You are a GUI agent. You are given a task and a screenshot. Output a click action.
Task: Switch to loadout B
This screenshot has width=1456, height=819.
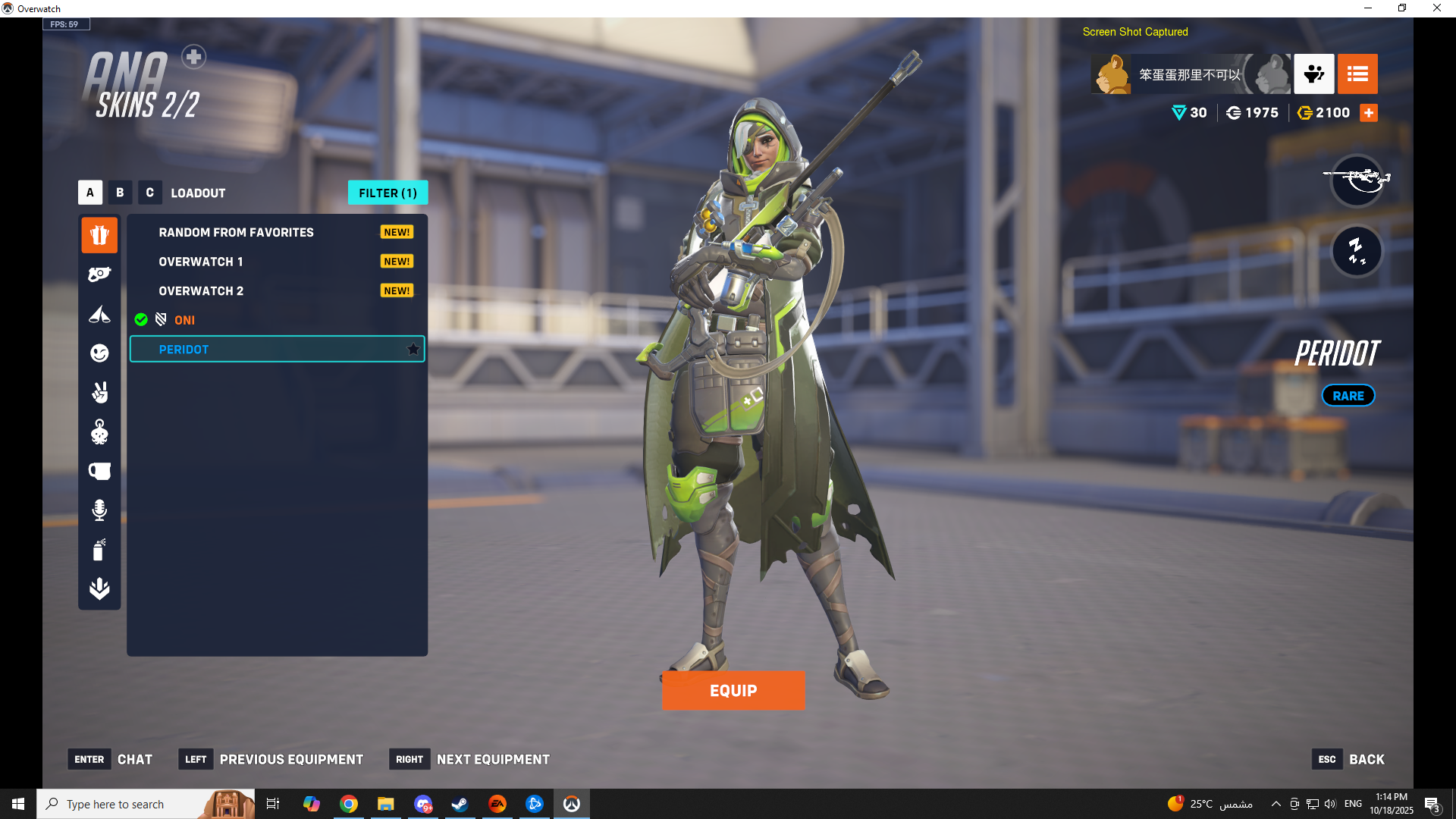coord(120,193)
